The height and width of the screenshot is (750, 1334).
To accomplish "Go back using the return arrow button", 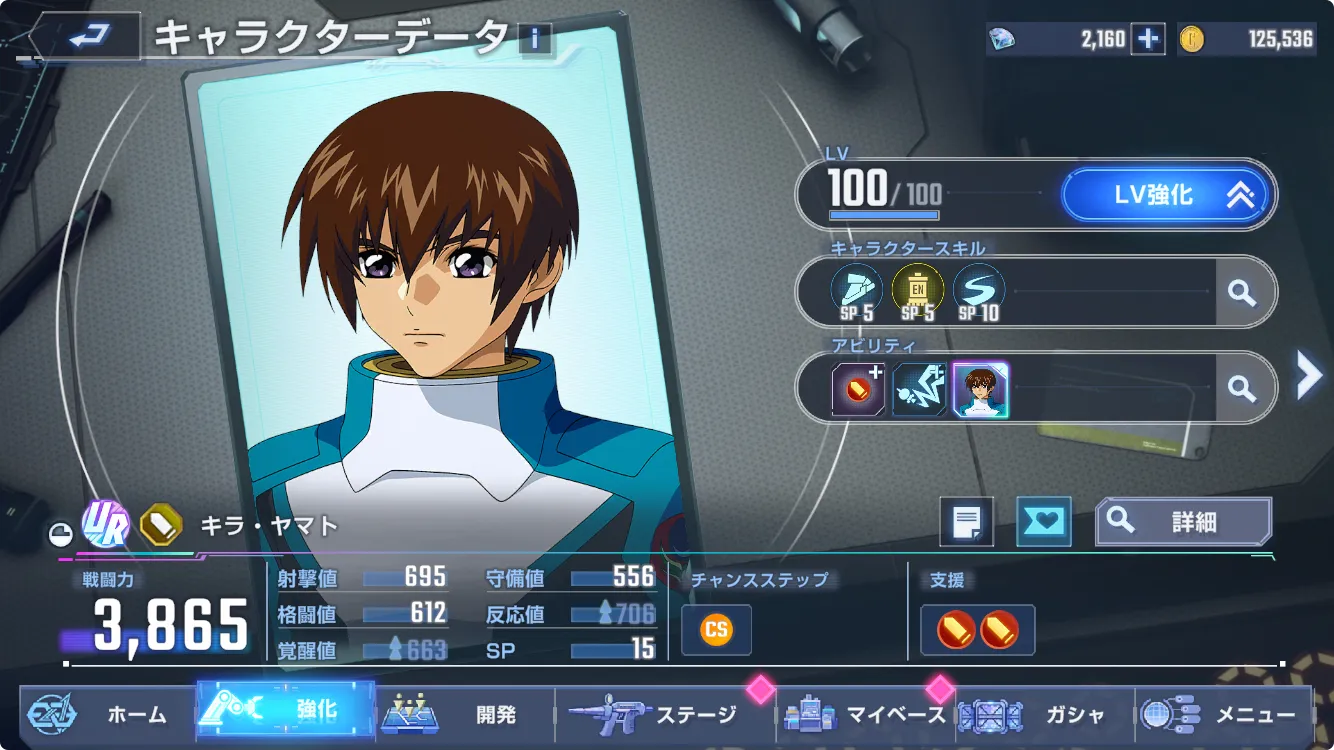I will pyautogui.click(x=88, y=38).
